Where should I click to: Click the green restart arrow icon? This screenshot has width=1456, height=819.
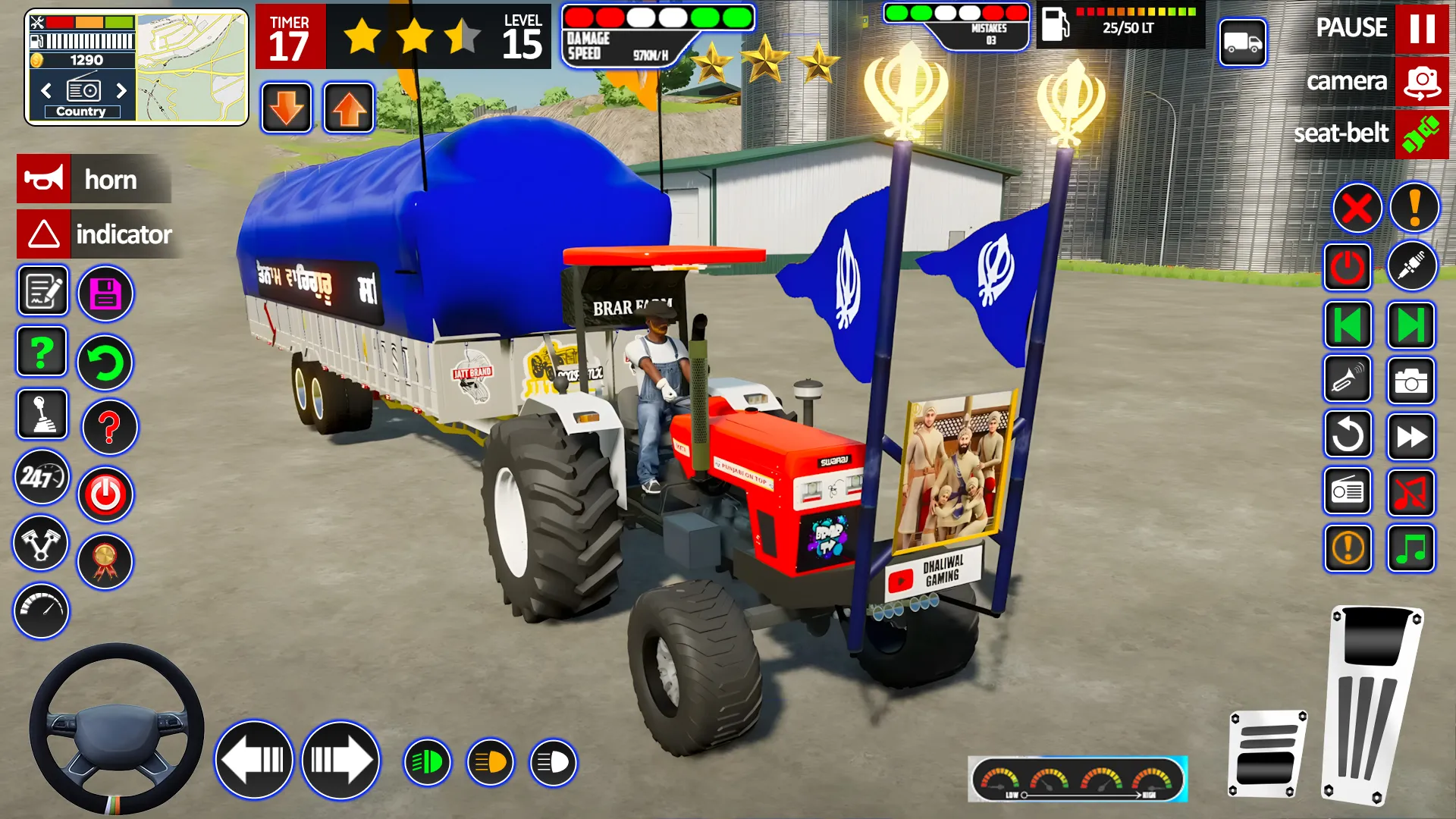coord(105,363)
